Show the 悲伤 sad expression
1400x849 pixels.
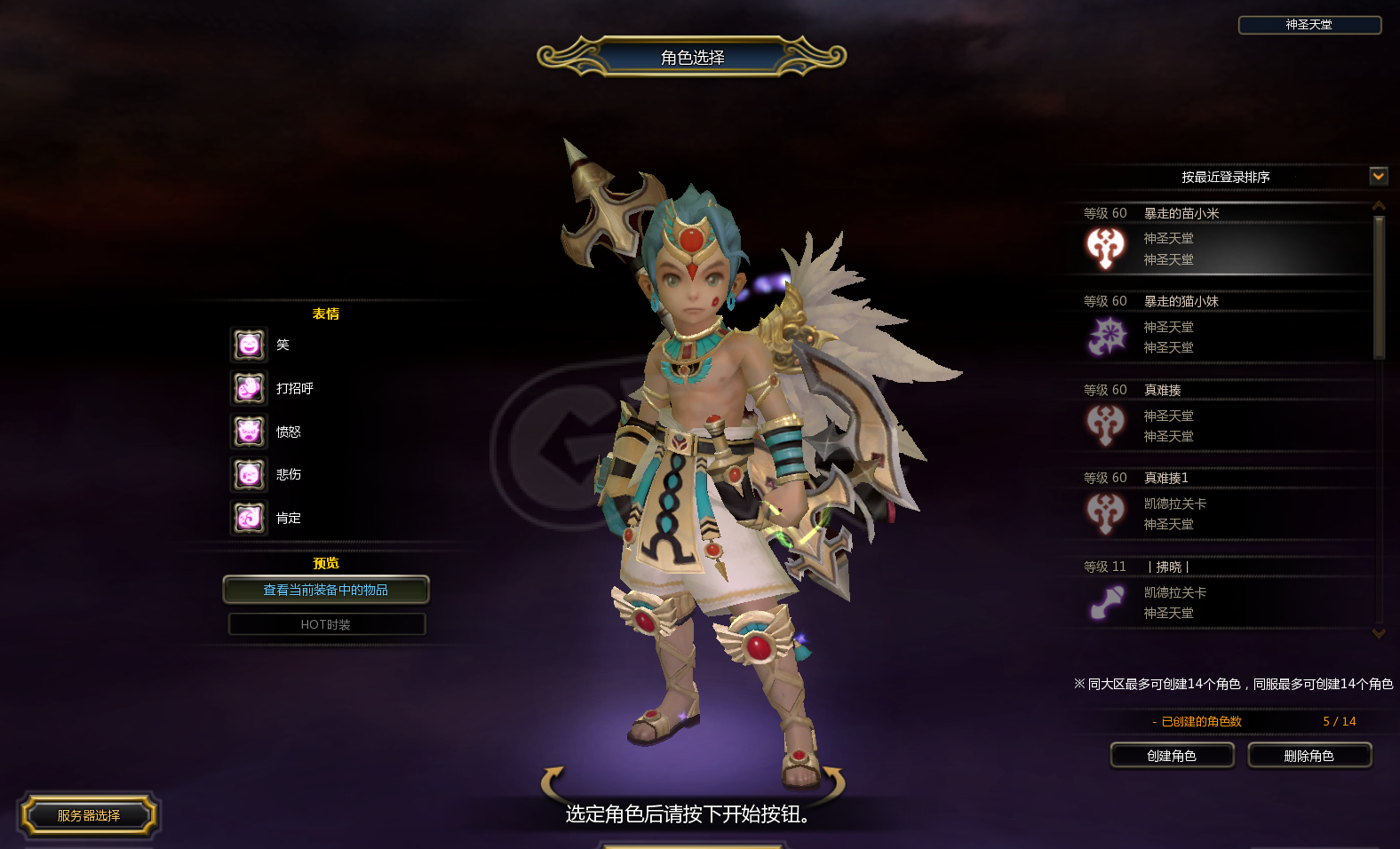click(250, 475)
